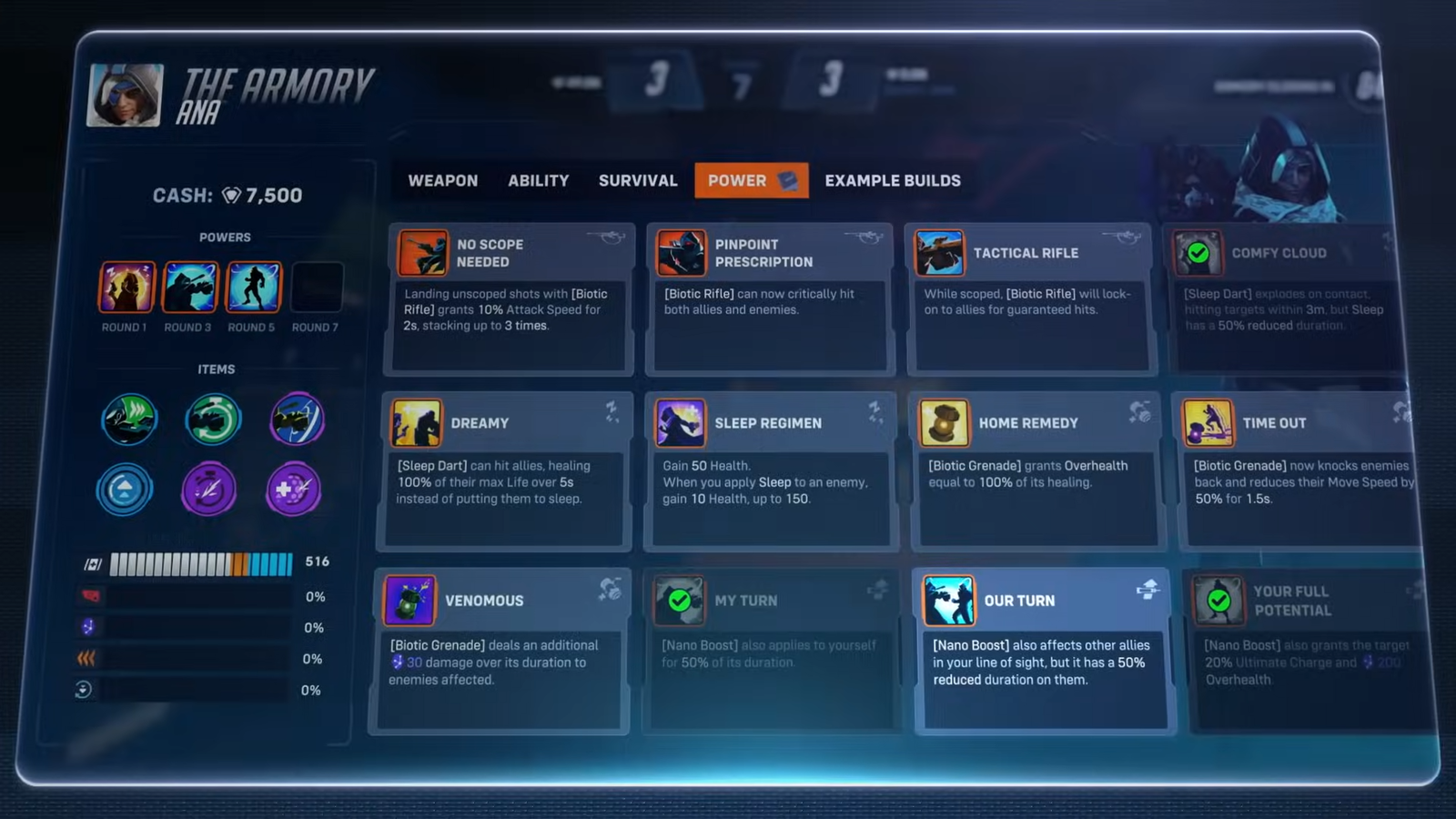Screen dimensions: 1456x819
Task: Click the checkmark on Your Full Potential
Action: (x=1218, y=601)
